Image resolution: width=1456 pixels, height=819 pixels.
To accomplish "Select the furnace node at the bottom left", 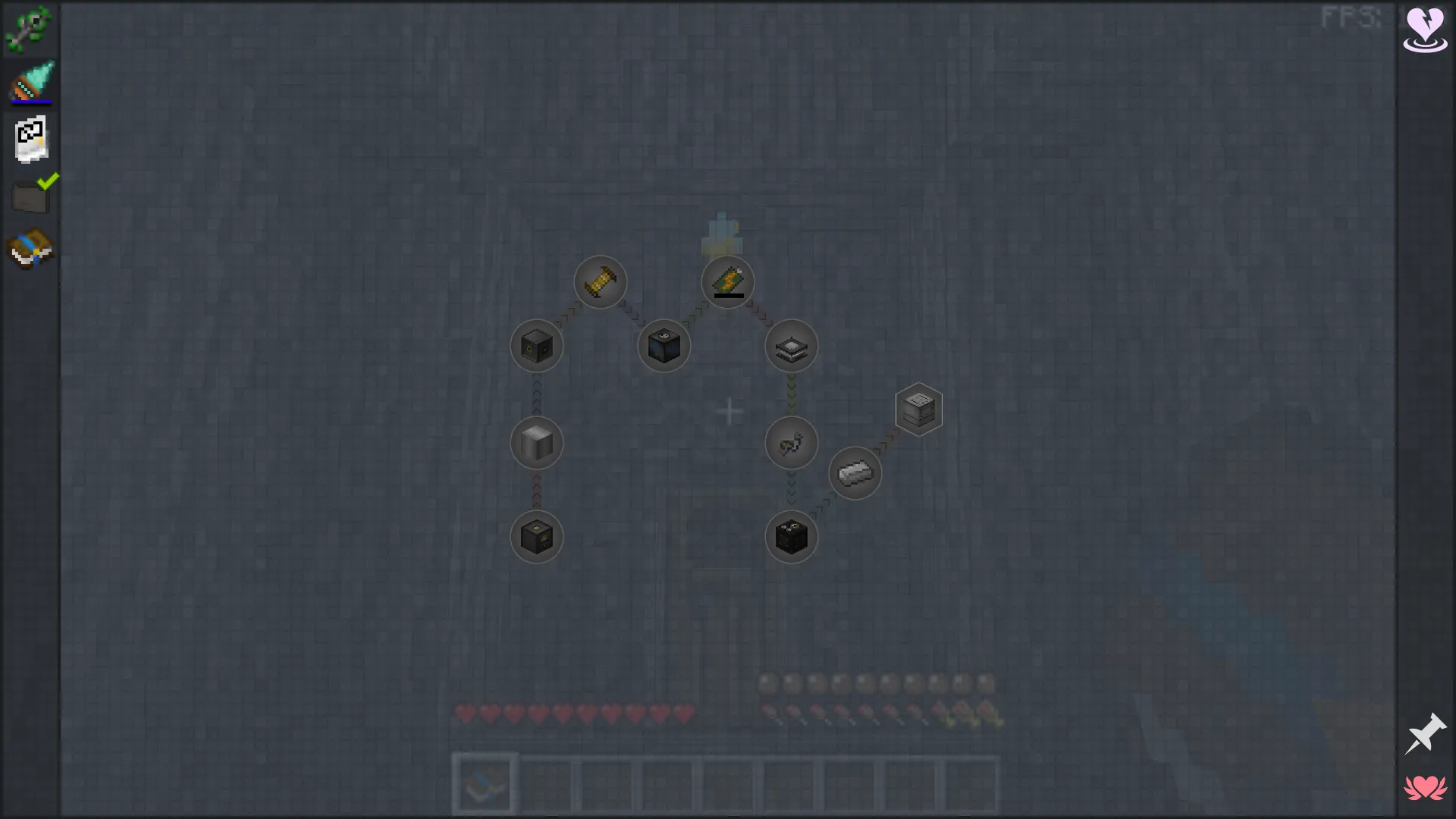I will [x=537, y=537].
